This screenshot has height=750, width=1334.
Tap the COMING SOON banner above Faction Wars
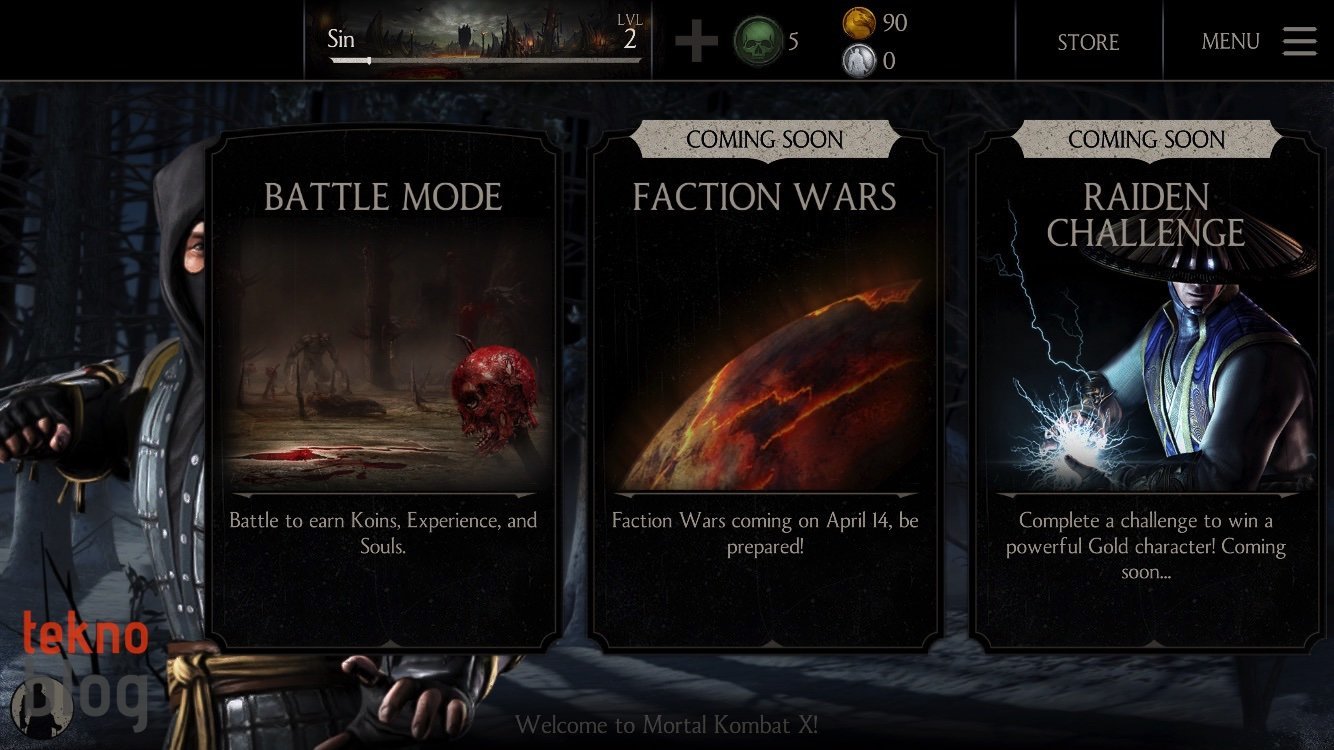[765, 140]
